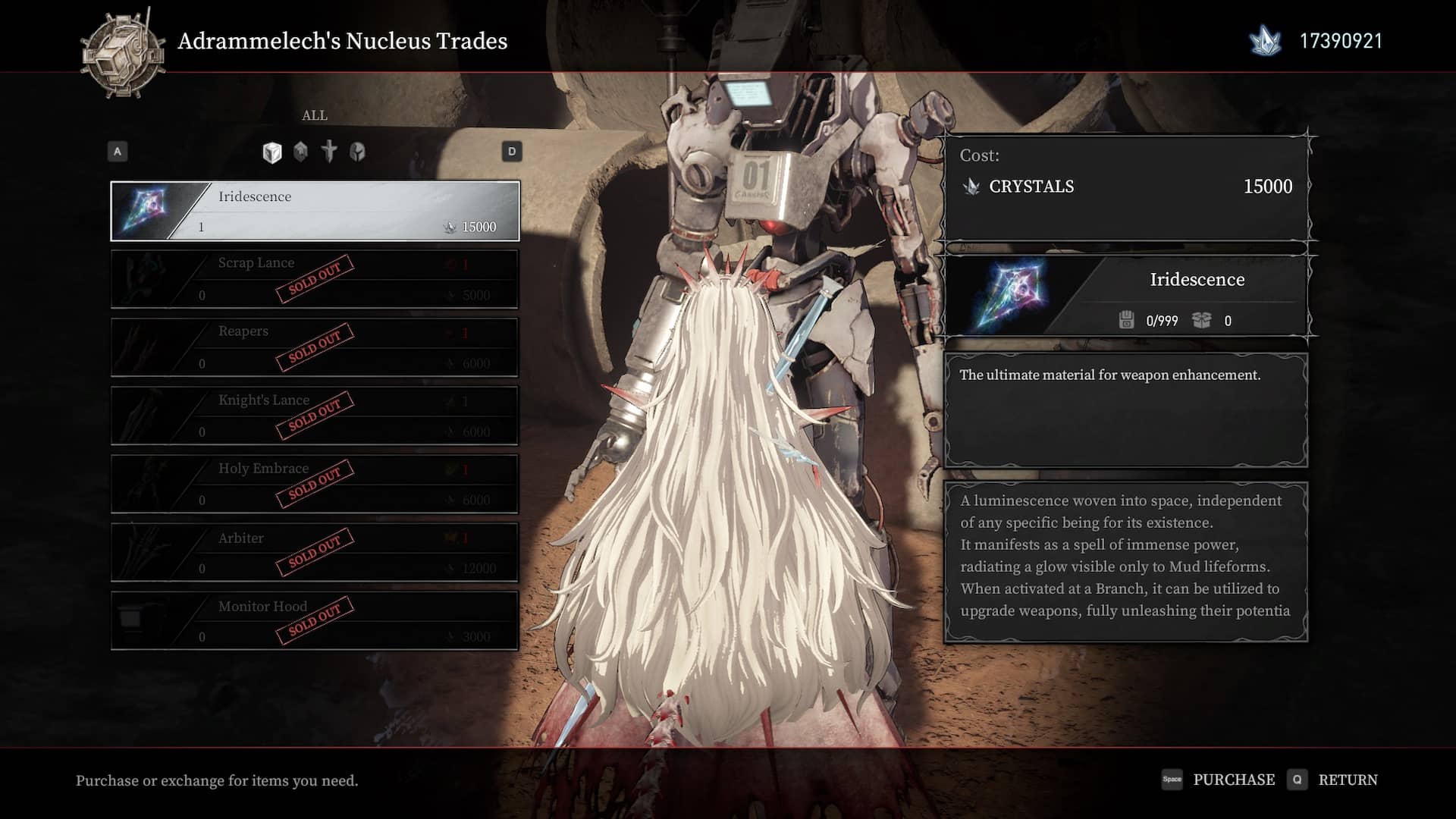Filter the shop by sword weapons tab
This screenshot has width=1456, height=819.
click(329, 152)
